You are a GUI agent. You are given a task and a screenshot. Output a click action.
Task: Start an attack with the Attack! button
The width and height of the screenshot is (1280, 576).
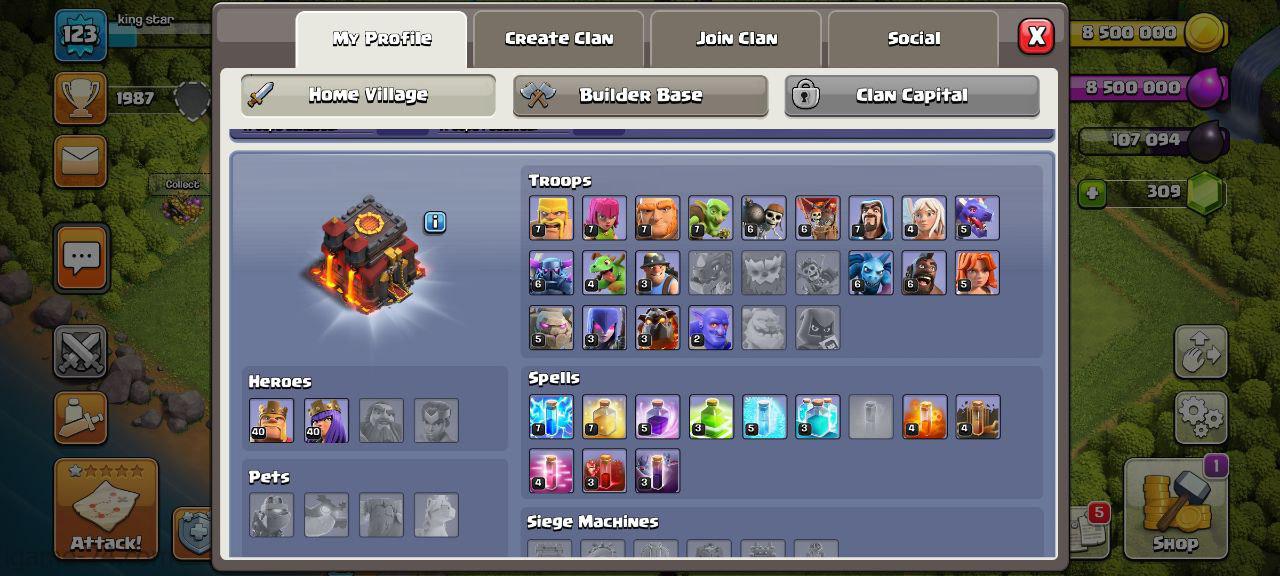[106, 510]
